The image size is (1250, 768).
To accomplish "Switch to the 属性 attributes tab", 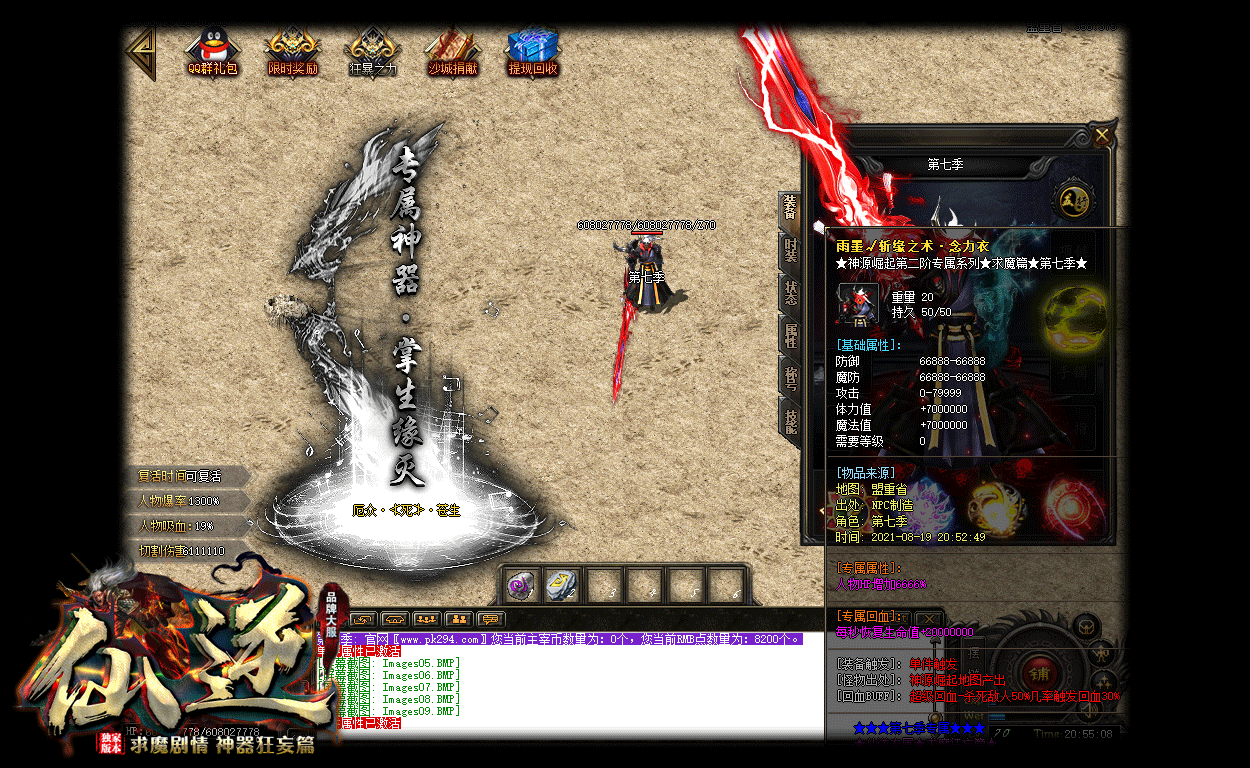I will click(x=790, y=335).
